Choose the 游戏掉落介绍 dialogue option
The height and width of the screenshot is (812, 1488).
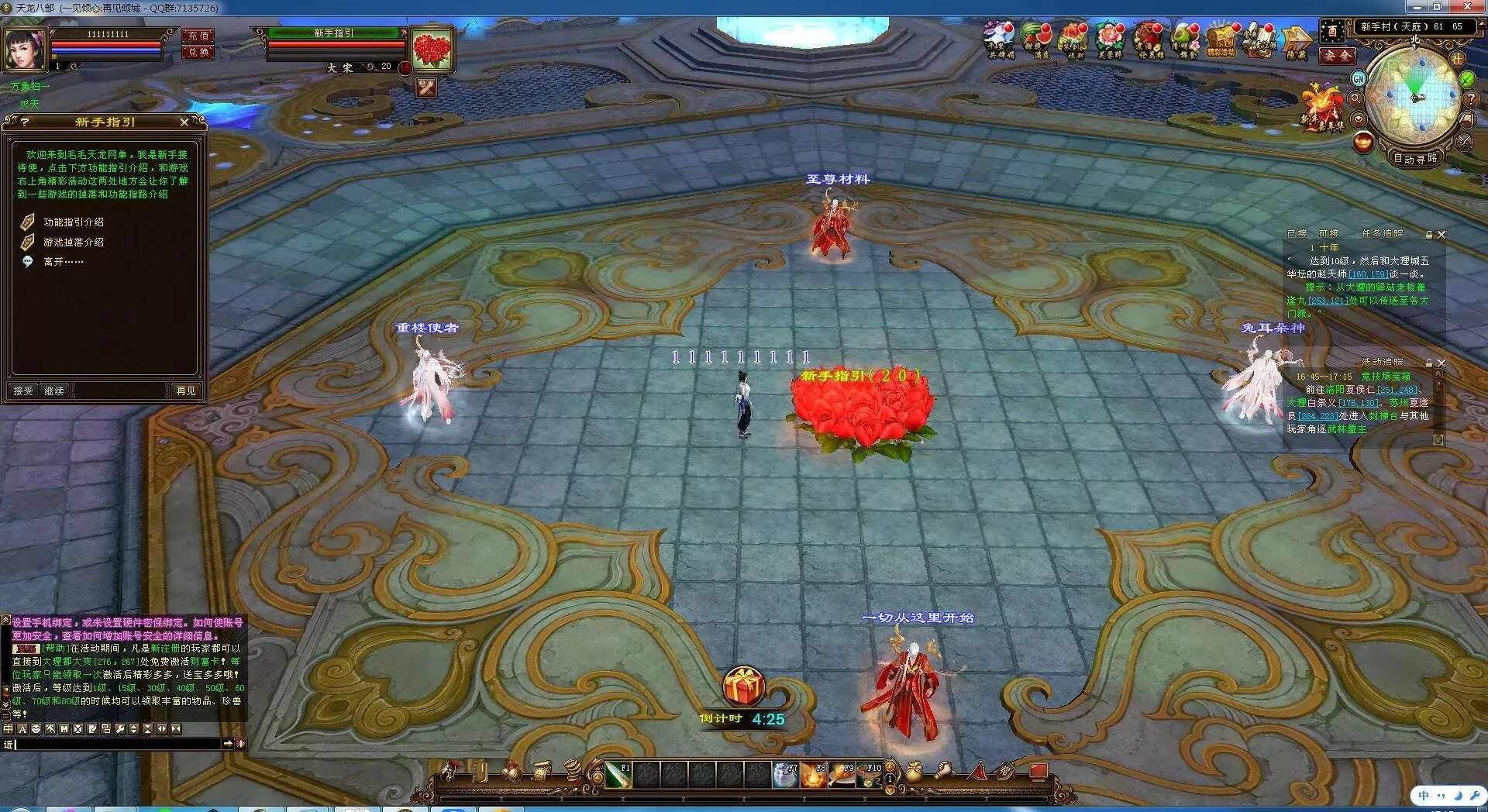tap(73, 243)
